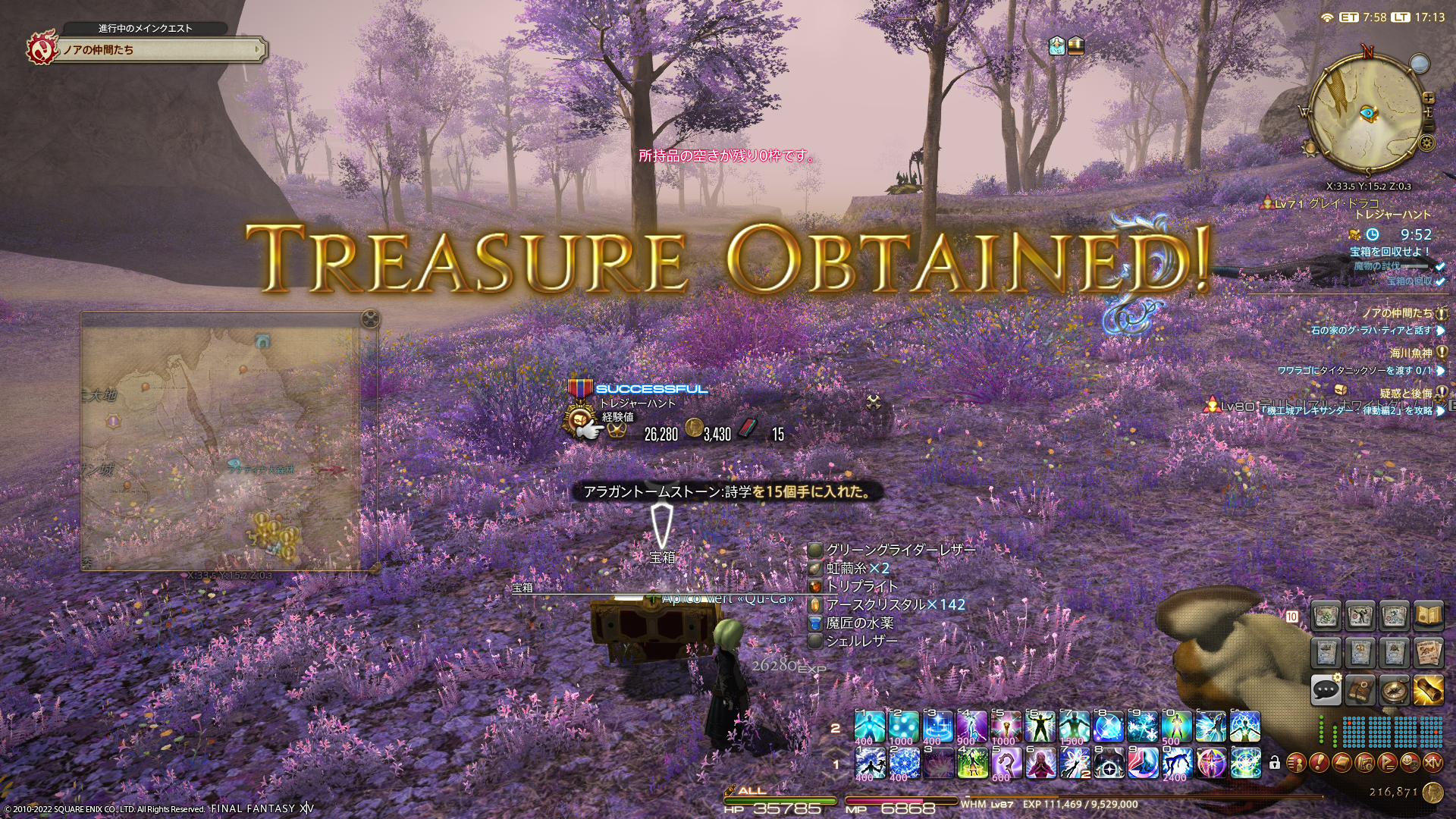
Task: Close the translucent treasure map window
Action: [x=369, y=319]
